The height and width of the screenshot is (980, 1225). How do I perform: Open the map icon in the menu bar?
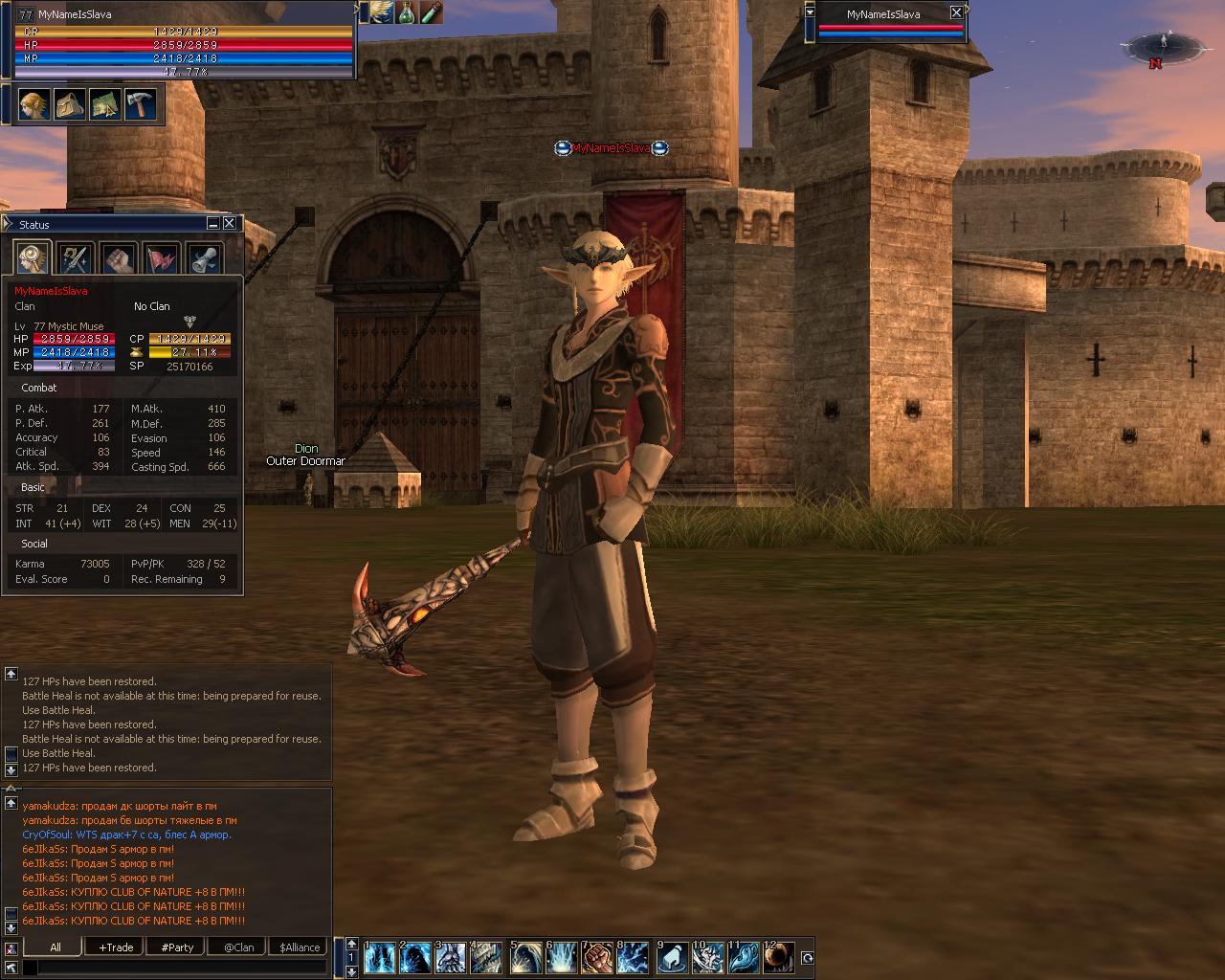point(104,104)
